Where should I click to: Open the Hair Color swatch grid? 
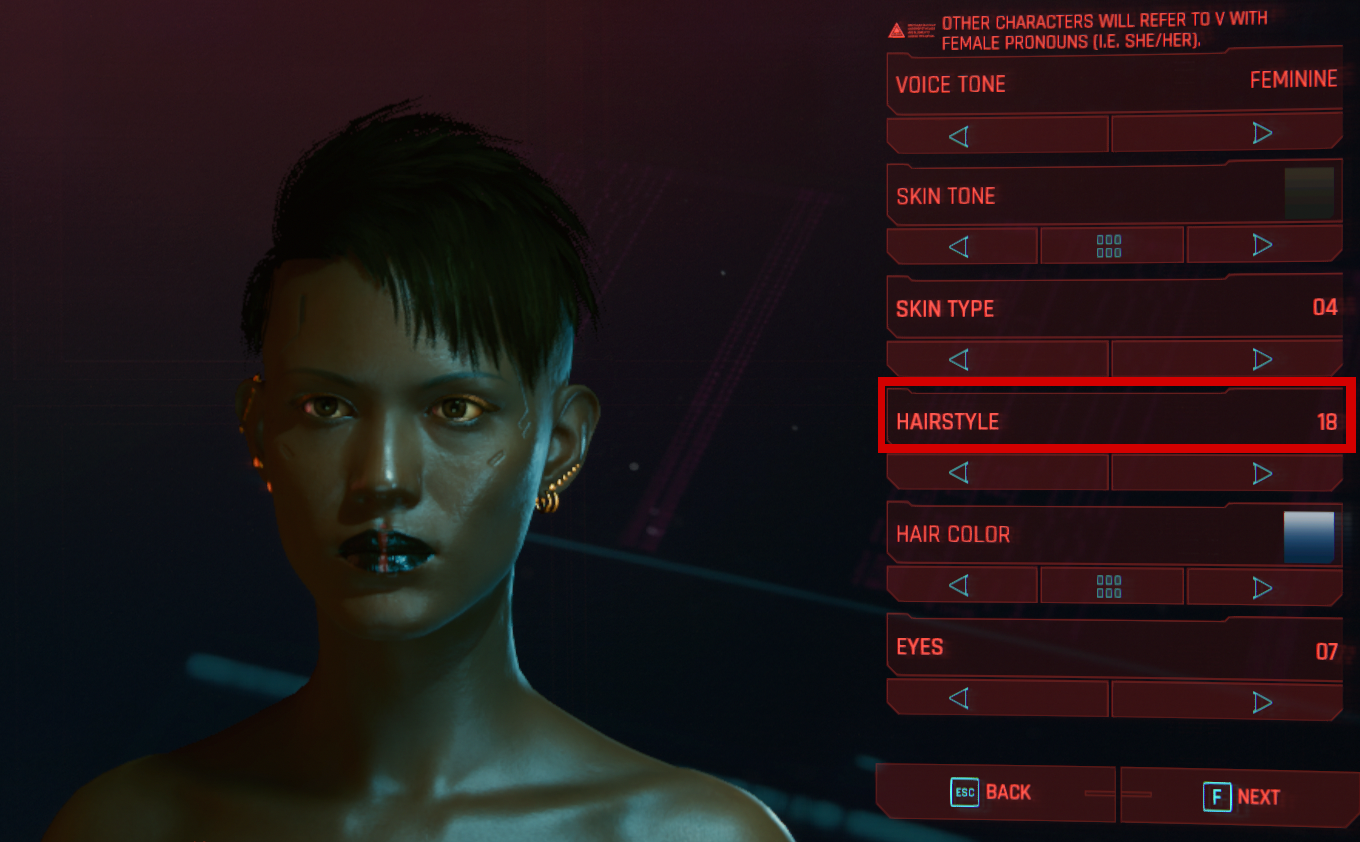click(1110, 585)
